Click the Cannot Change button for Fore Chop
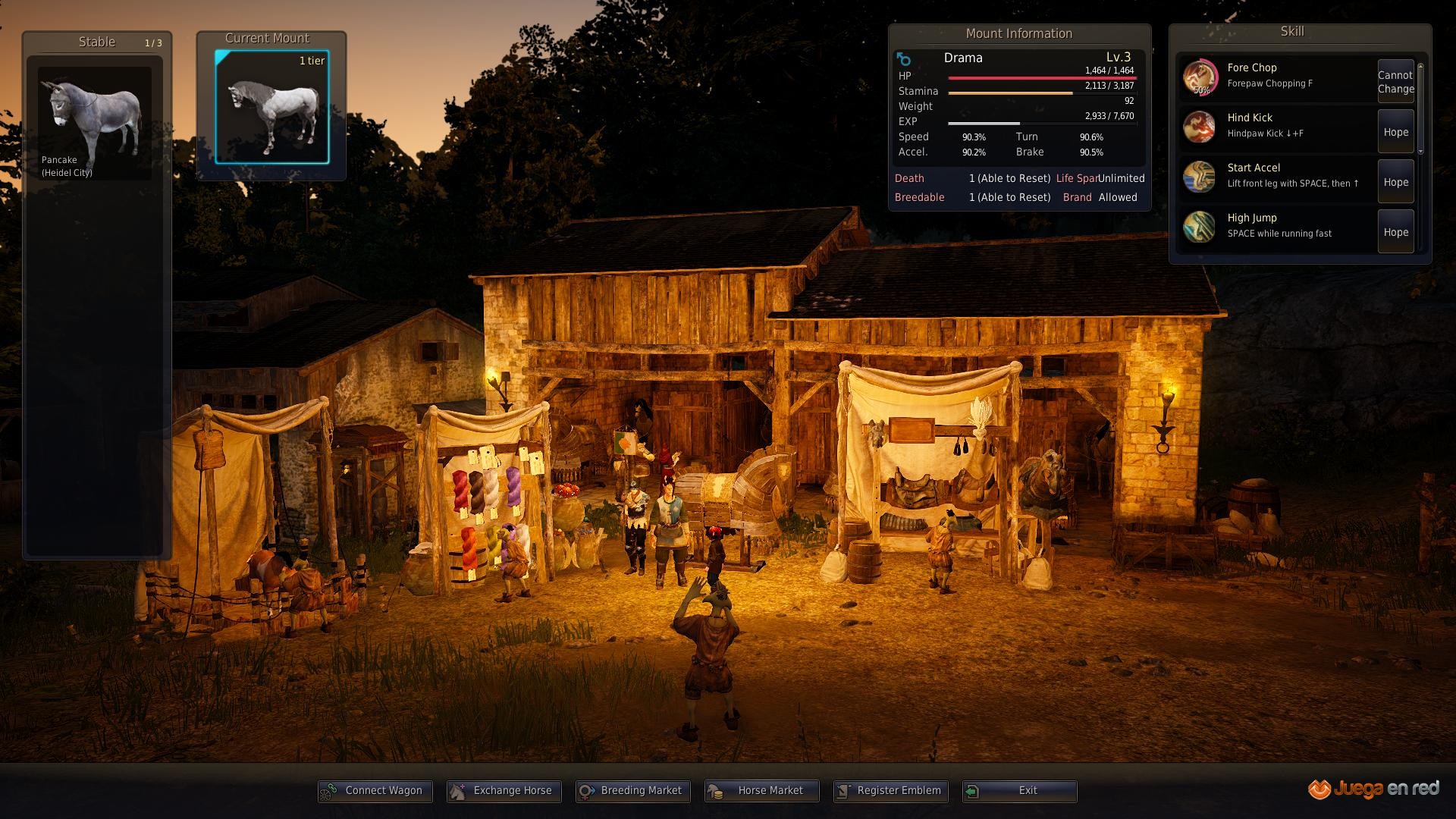Screen dimensions: 1456x819 coord(1395,82)
